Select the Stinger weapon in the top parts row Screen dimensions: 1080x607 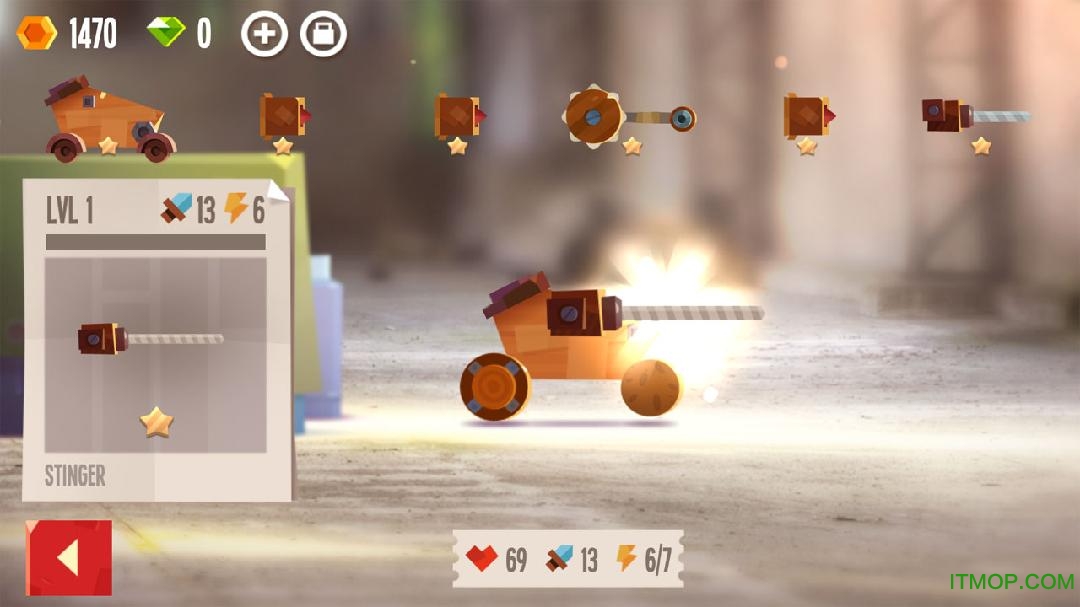[974, 115]
